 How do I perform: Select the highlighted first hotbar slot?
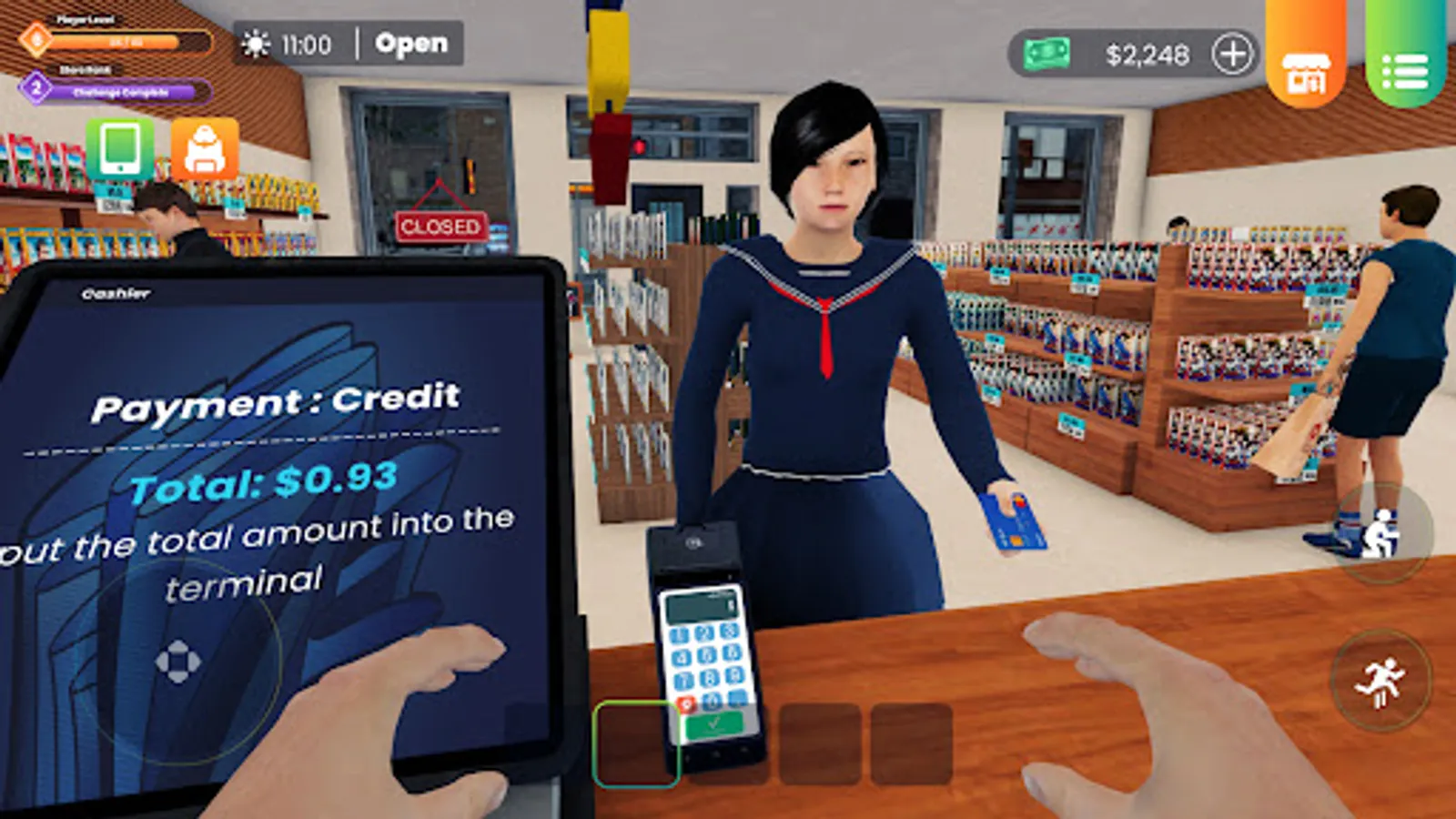pyautogui.click(x=637, y=742)
